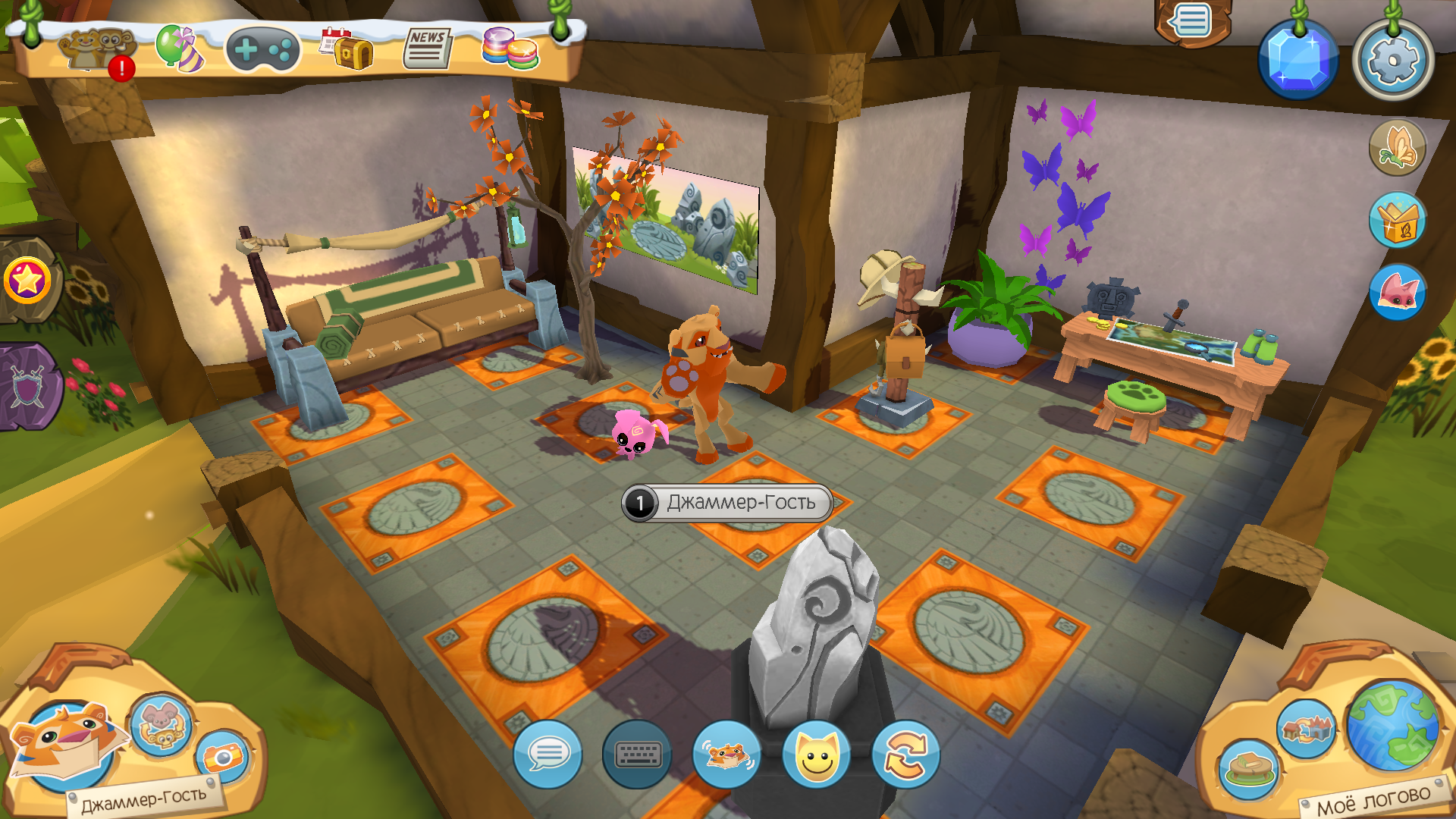
Task: Open the party balloon and hat icon
Action: pos(180,49)
